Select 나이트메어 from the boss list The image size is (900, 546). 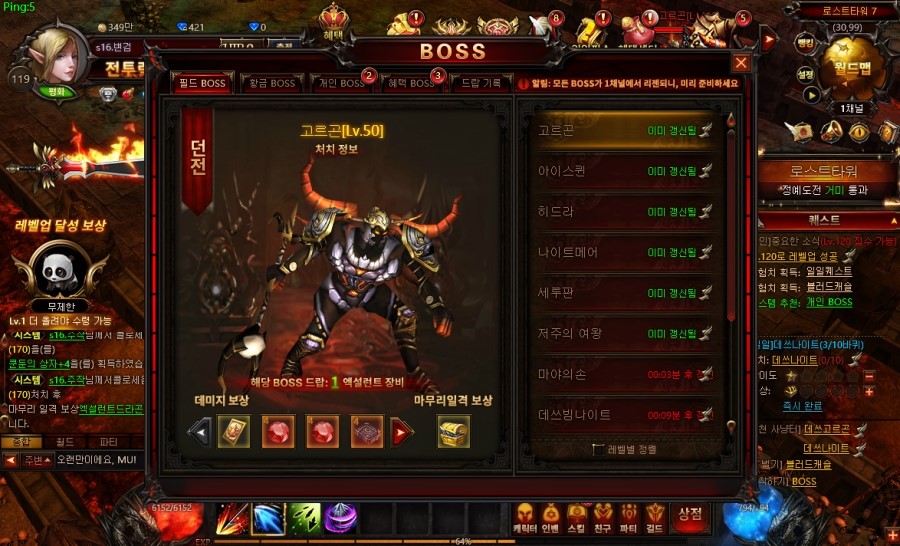pos(620,252)
